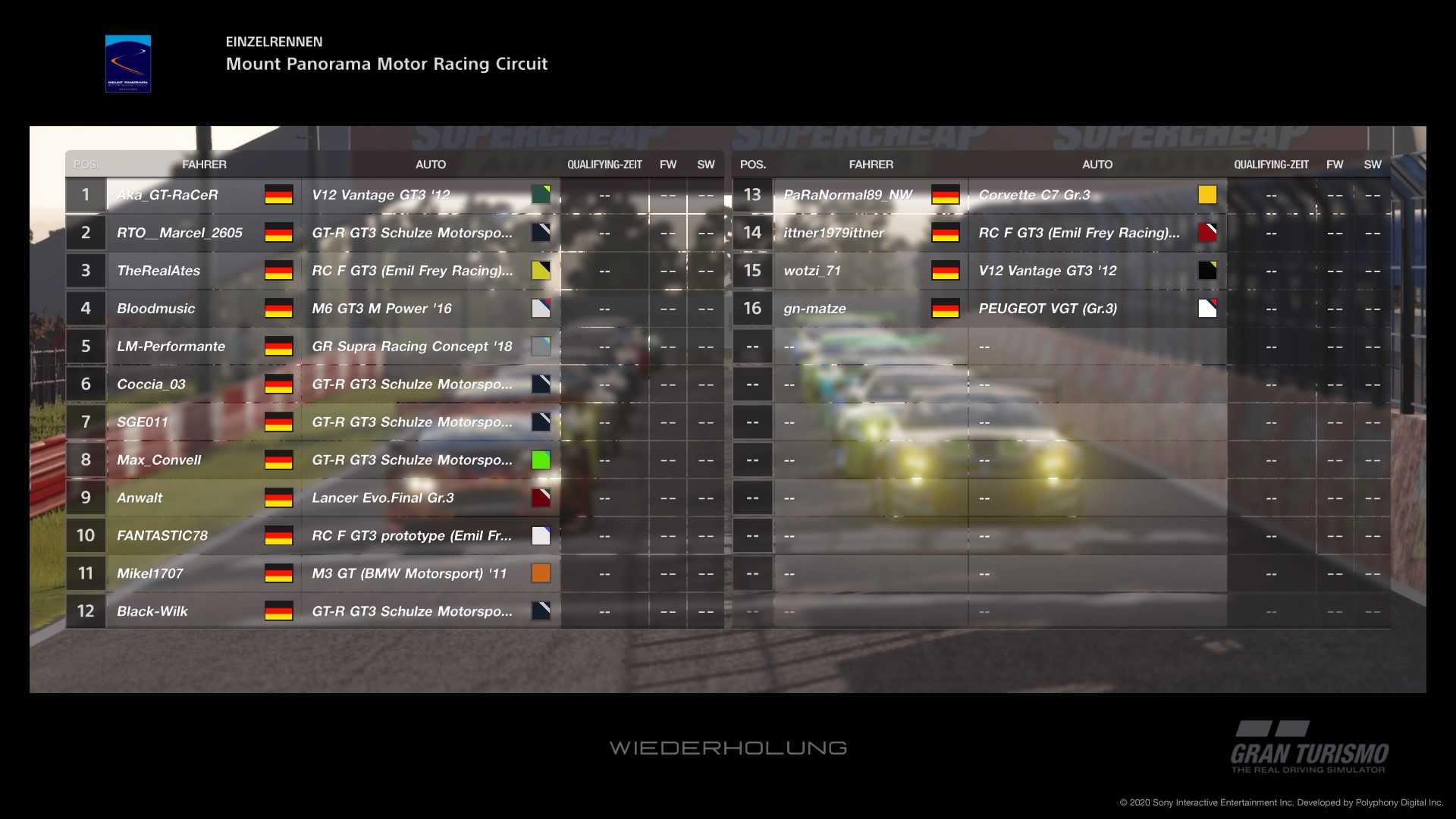Choose RTO__Marcel_2605 in the grid list
Viewport: 1456px width, 819px height.
pyautogui.click(x=180, y=233)
